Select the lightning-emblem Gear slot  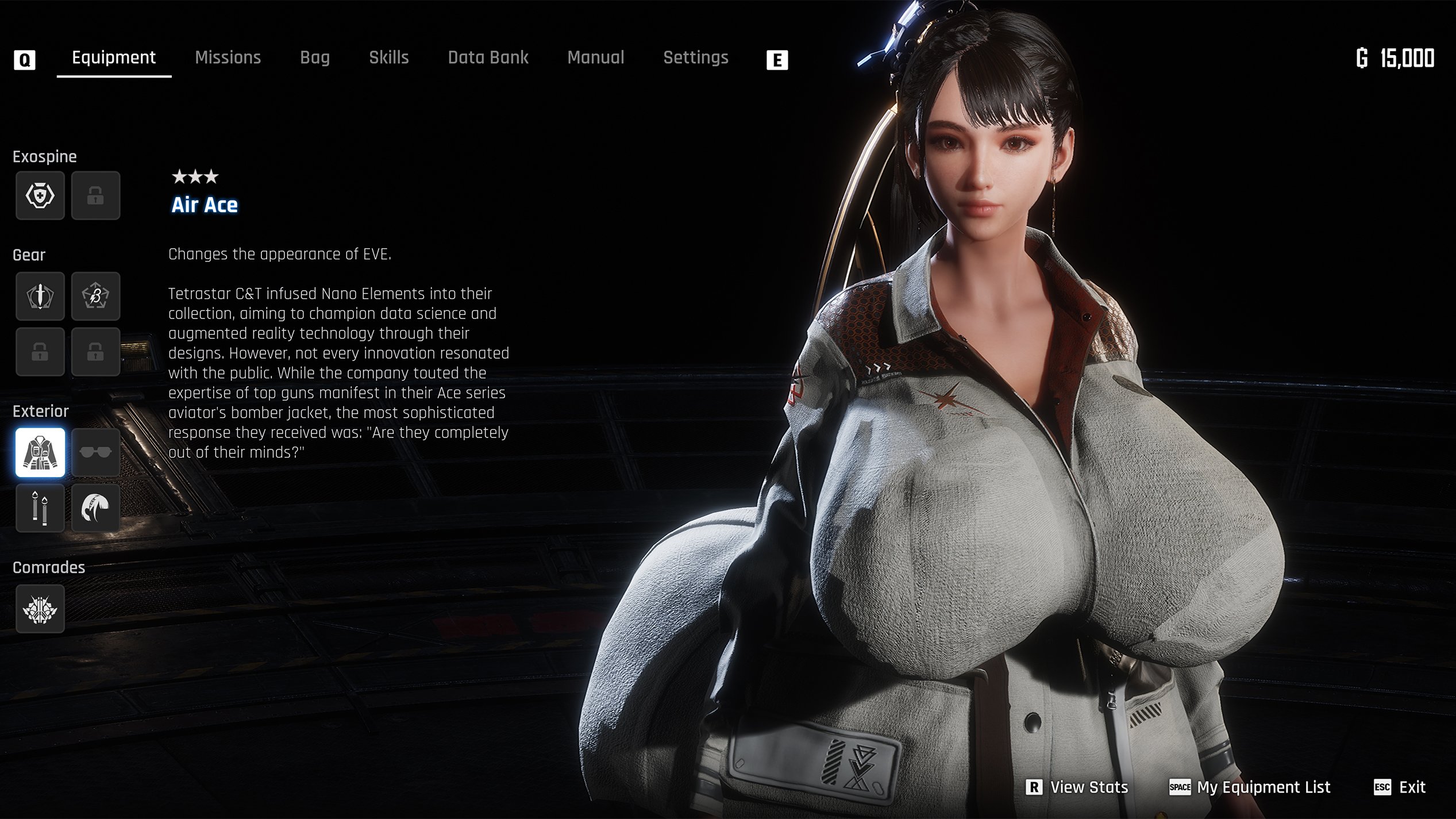[x=95, y=296]
